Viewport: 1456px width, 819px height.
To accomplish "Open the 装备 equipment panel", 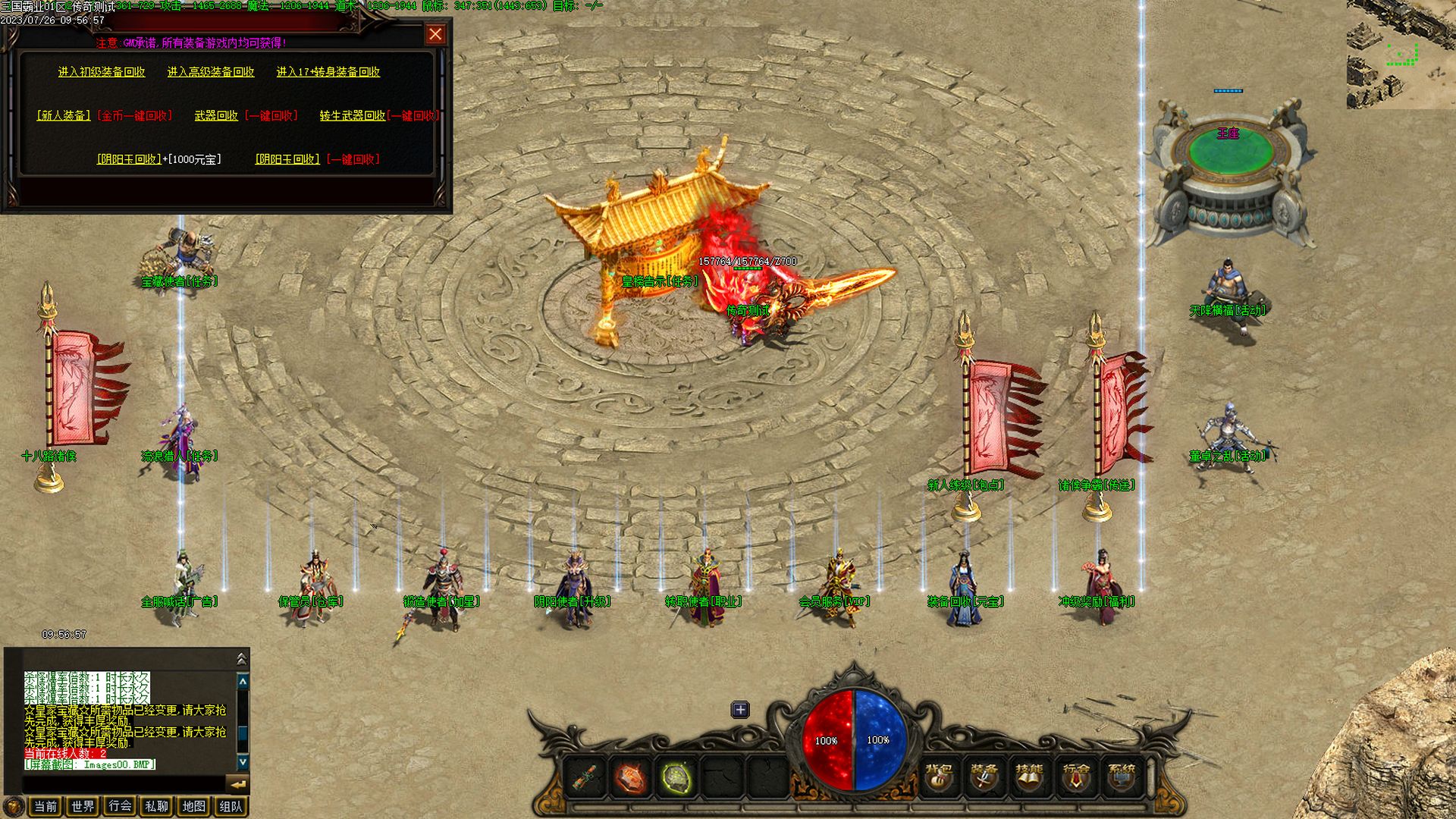I will pos(984,777).
